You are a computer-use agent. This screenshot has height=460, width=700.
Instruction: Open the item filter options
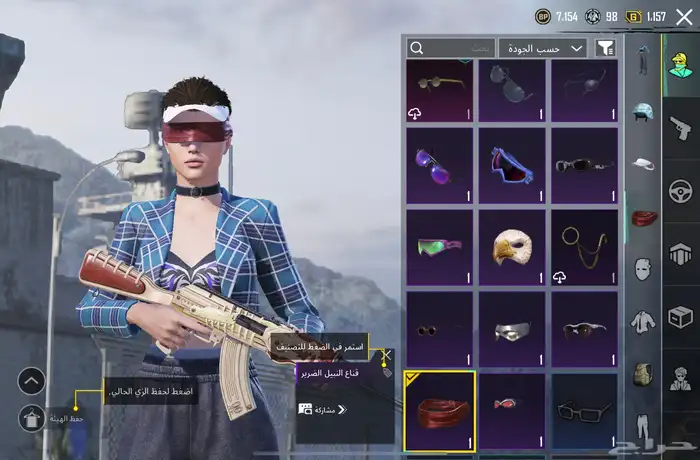tap(605, 48)
